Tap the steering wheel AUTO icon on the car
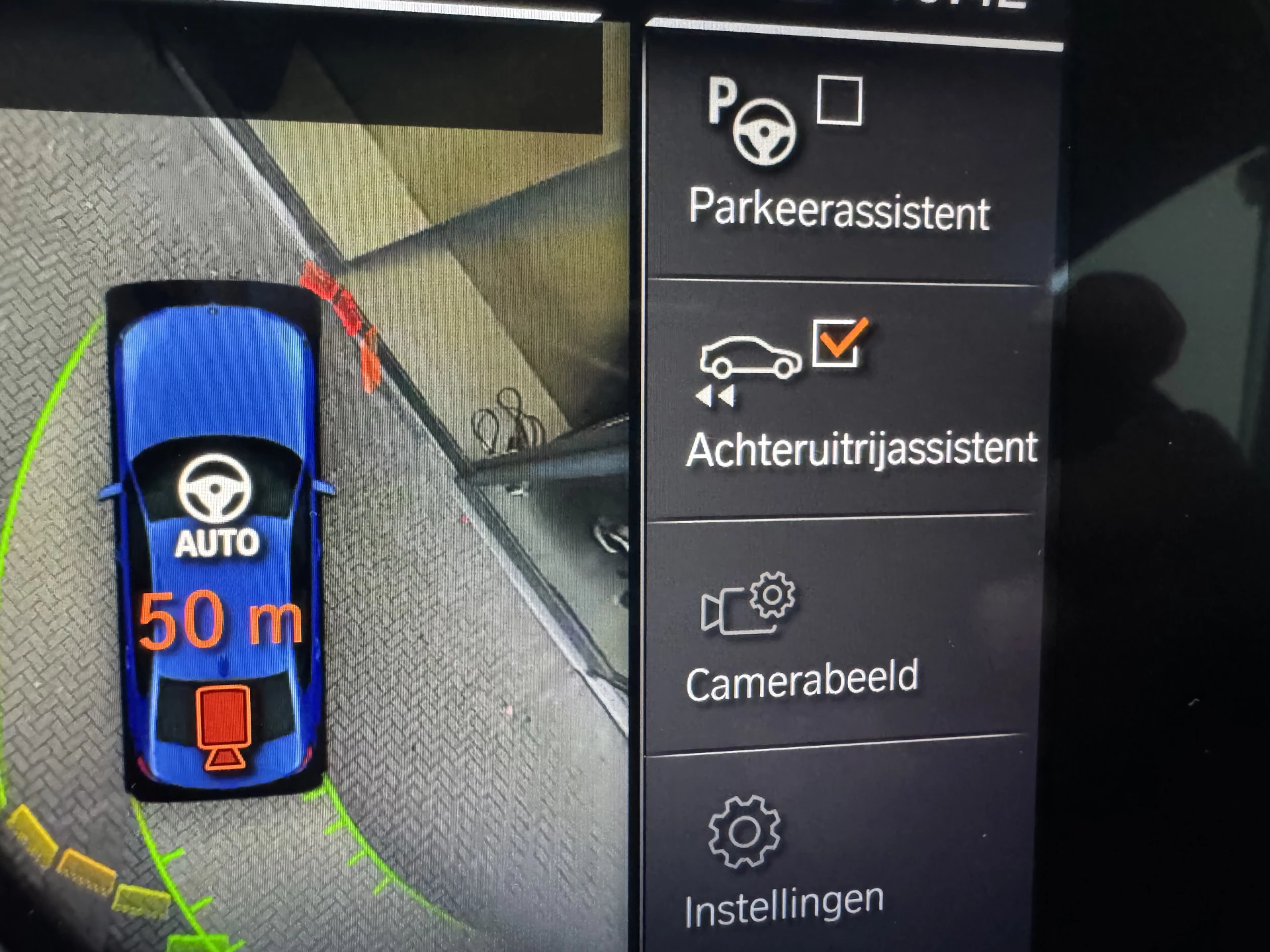This screenshot has height=952, width=1270. click(x=214, y=496)
